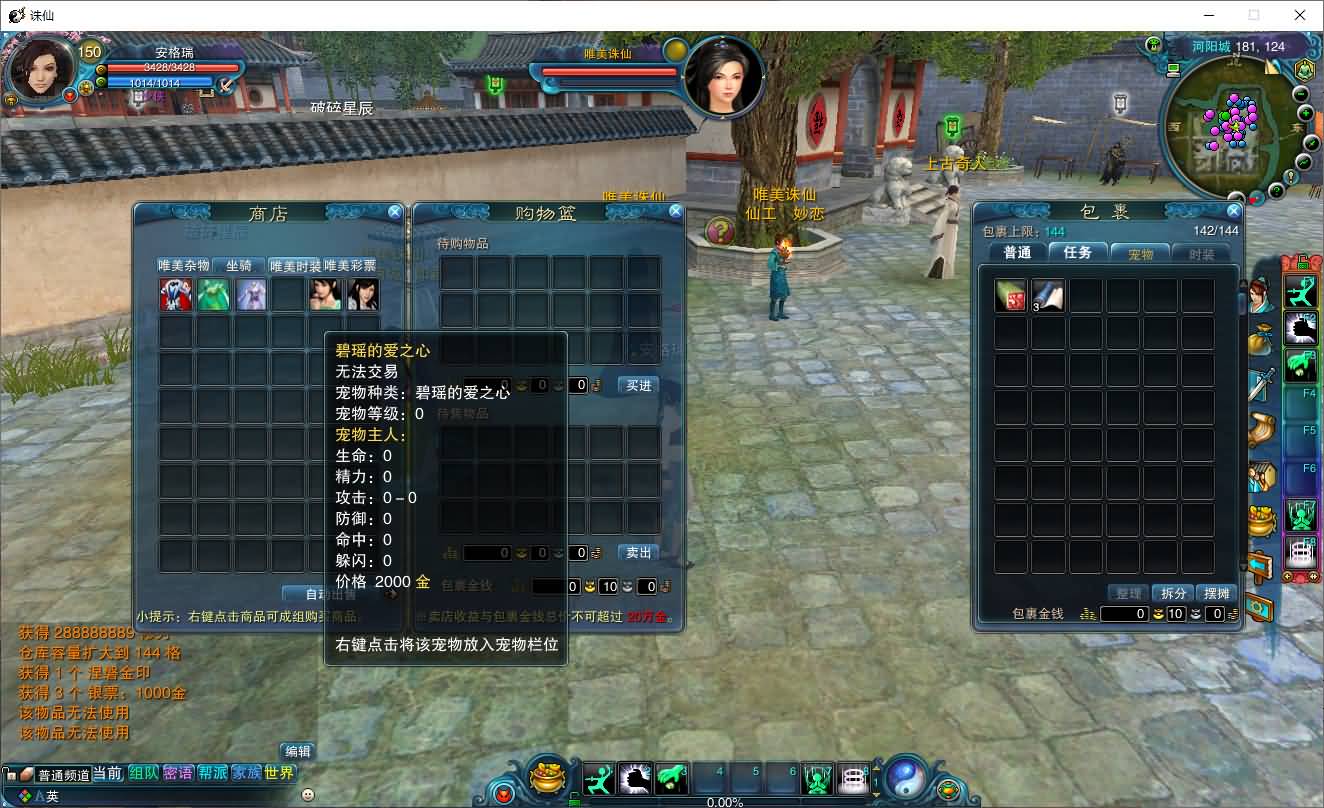Open the gold treasure pot on hotbar
The image size is (1324, 808).
click(x=547, y=777)
